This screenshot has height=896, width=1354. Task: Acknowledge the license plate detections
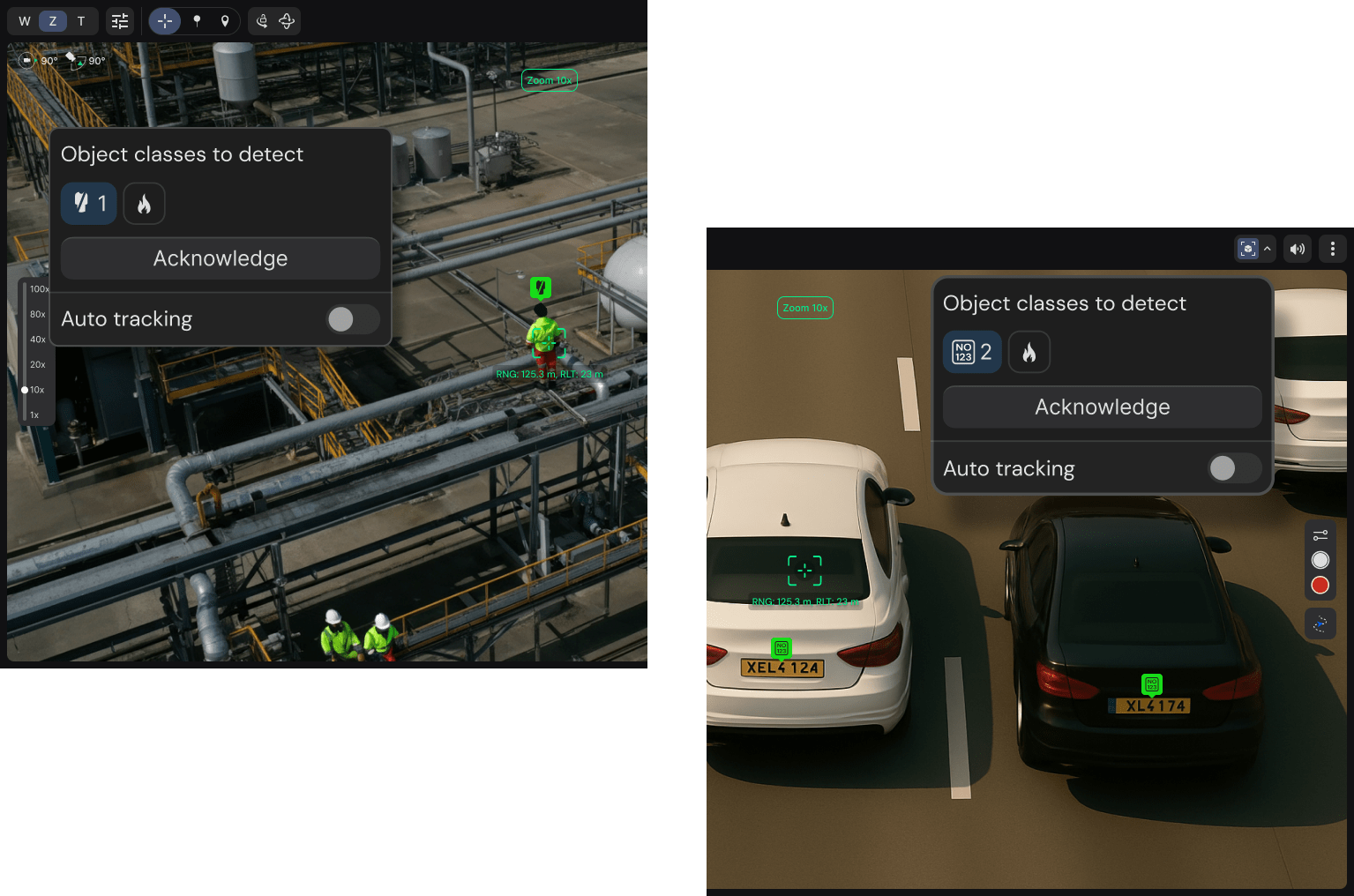coord(1102,407)
